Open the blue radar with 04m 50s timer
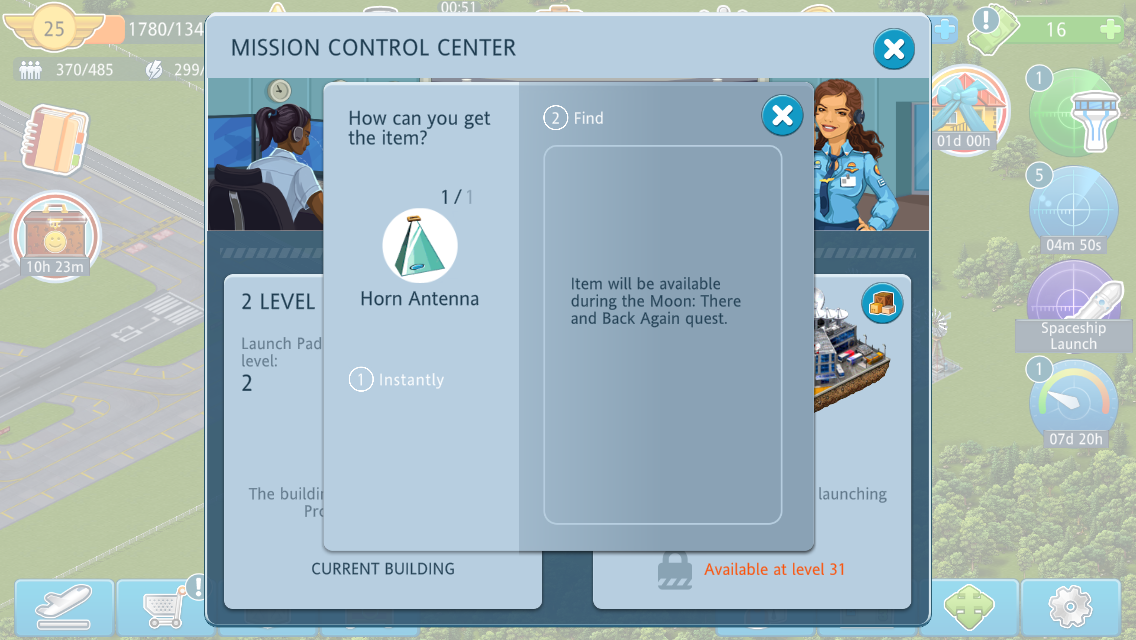The width and height of the screenshot is (1136, 640). [1074, 210]
